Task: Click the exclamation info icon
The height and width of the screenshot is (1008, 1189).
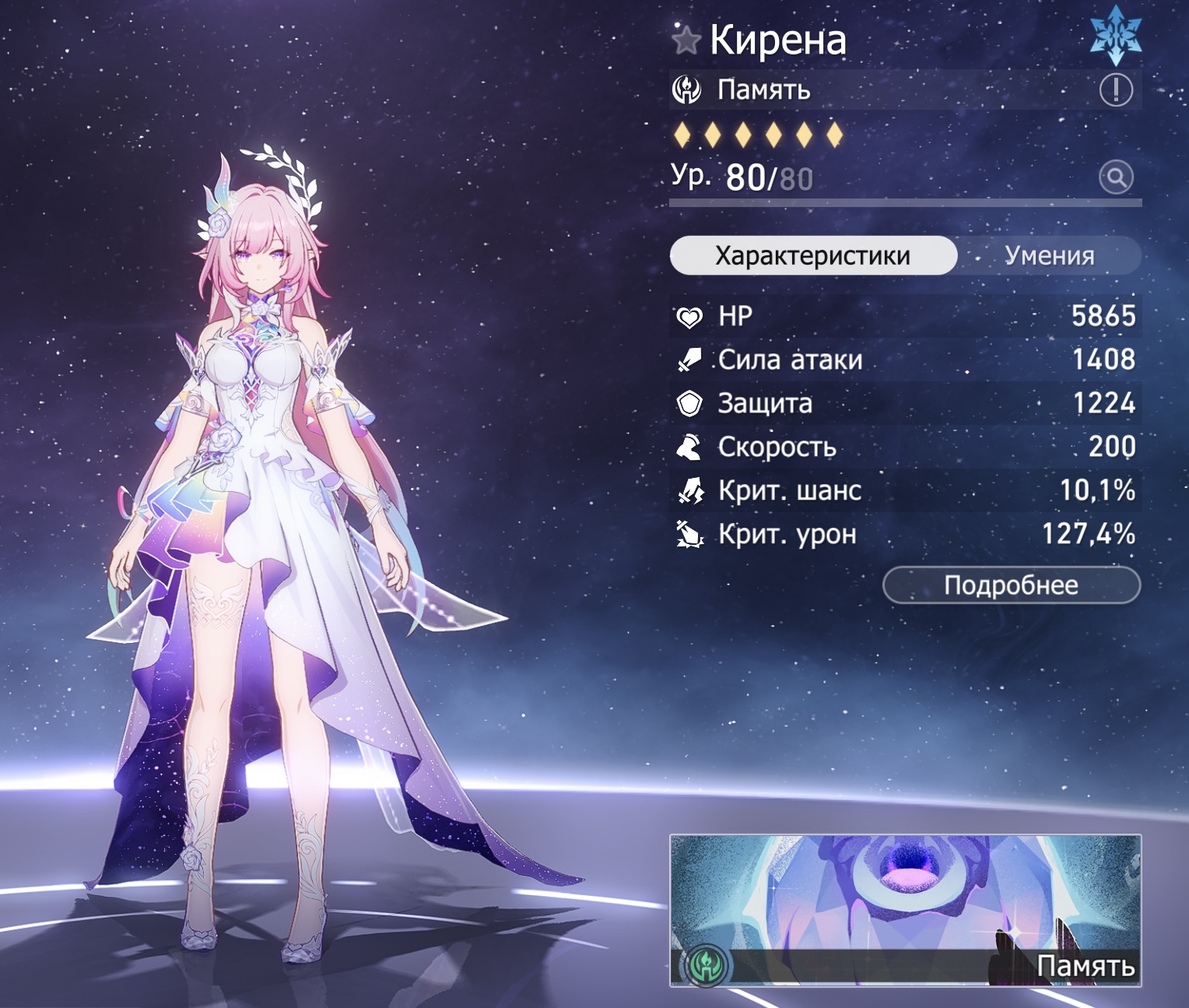Action: pyautogui.click(x=1115, y=90)
